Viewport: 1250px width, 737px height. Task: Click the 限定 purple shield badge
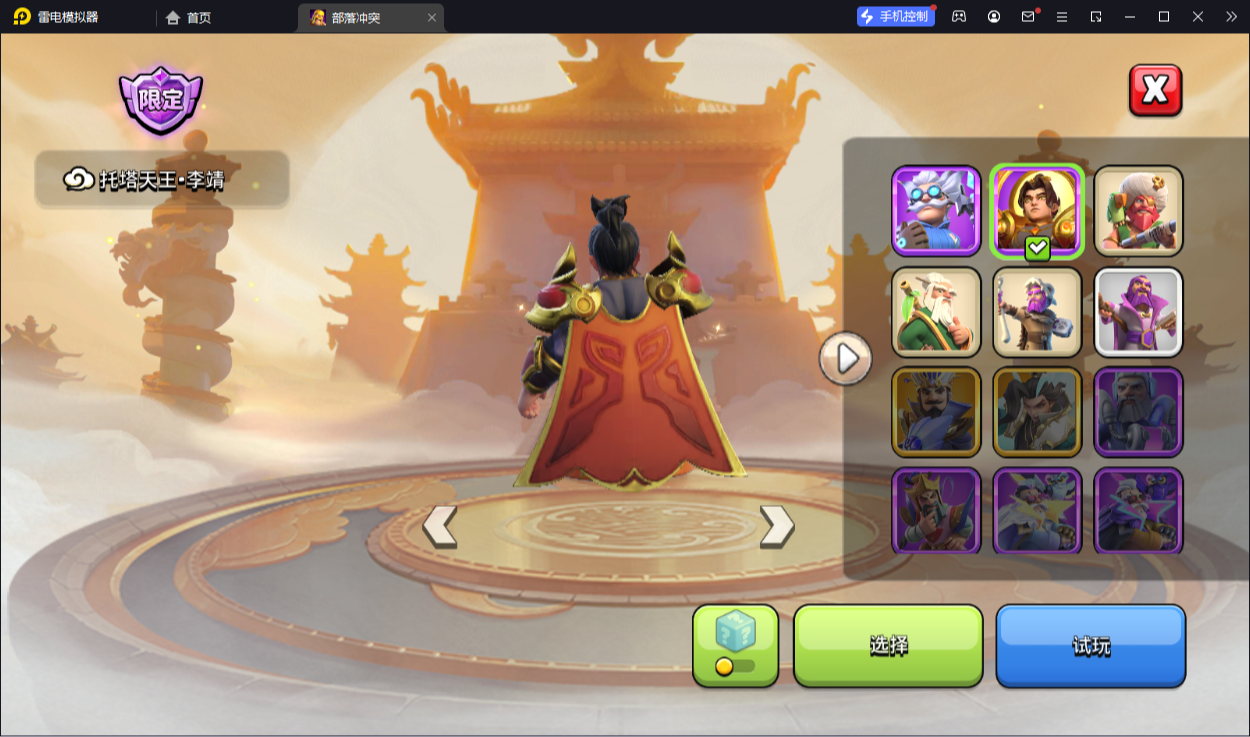tap(160, 100)
